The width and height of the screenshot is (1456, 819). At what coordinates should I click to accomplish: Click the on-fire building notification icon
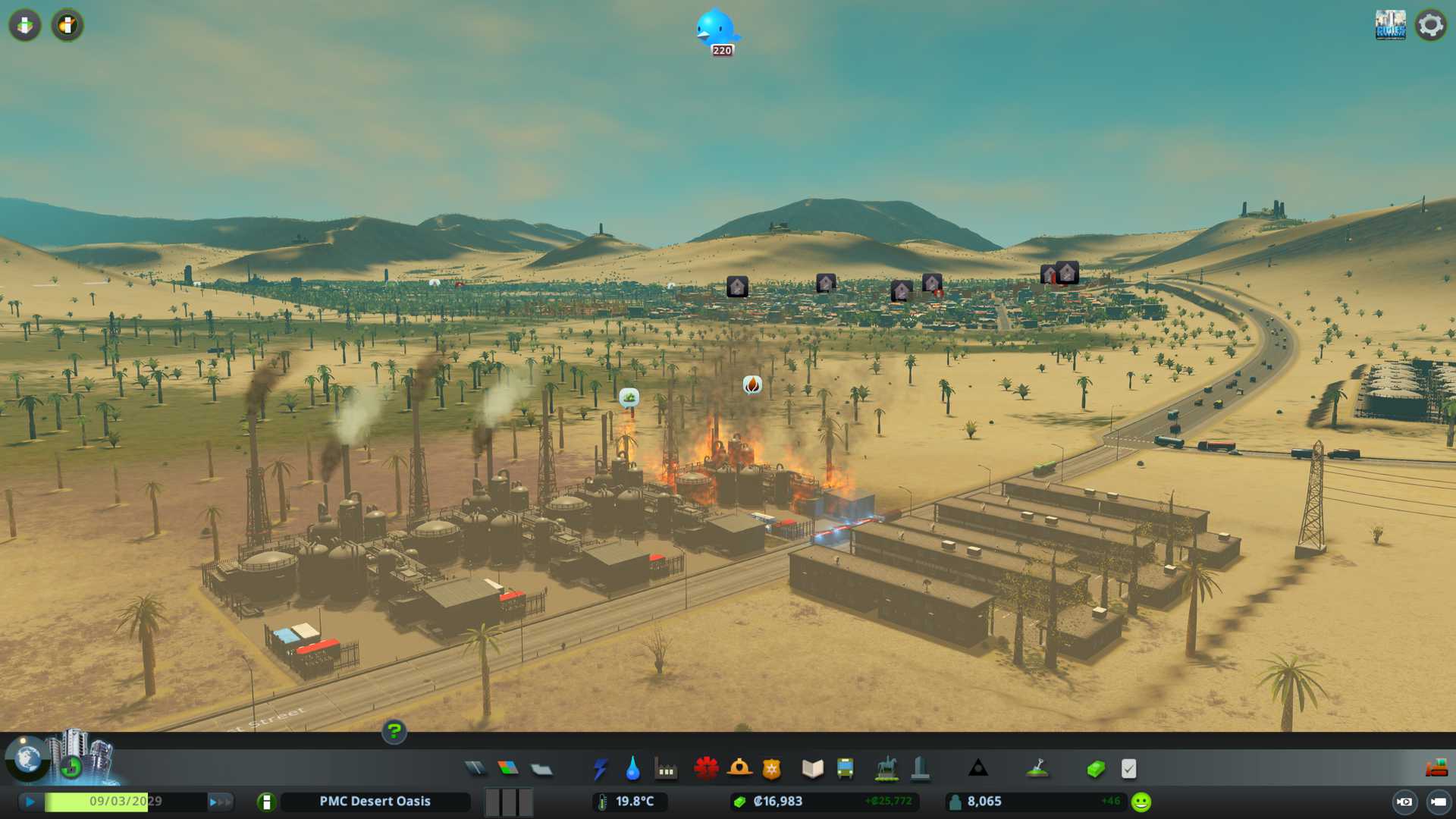pyautogui.click(x=752, y=385)
